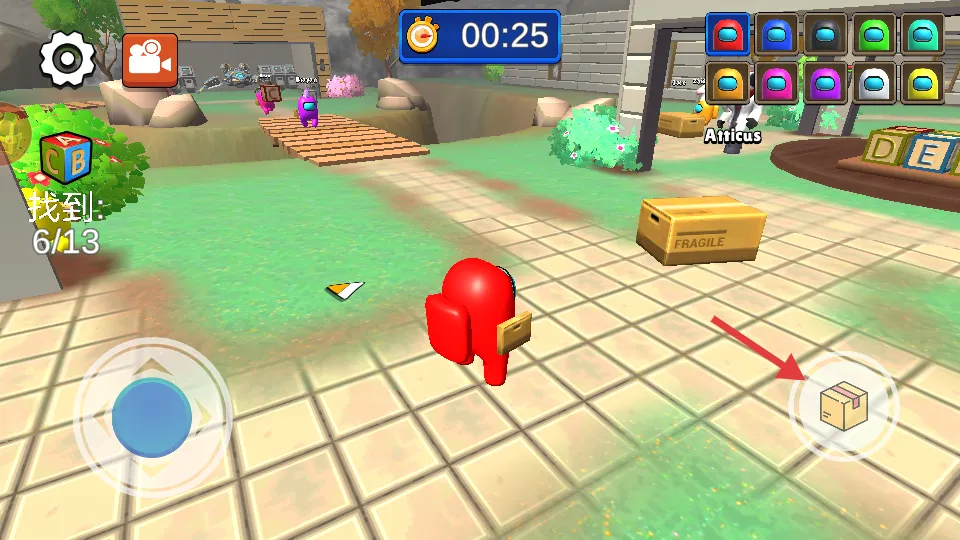Tap the cardboard box action button

[x=843, y=406]
